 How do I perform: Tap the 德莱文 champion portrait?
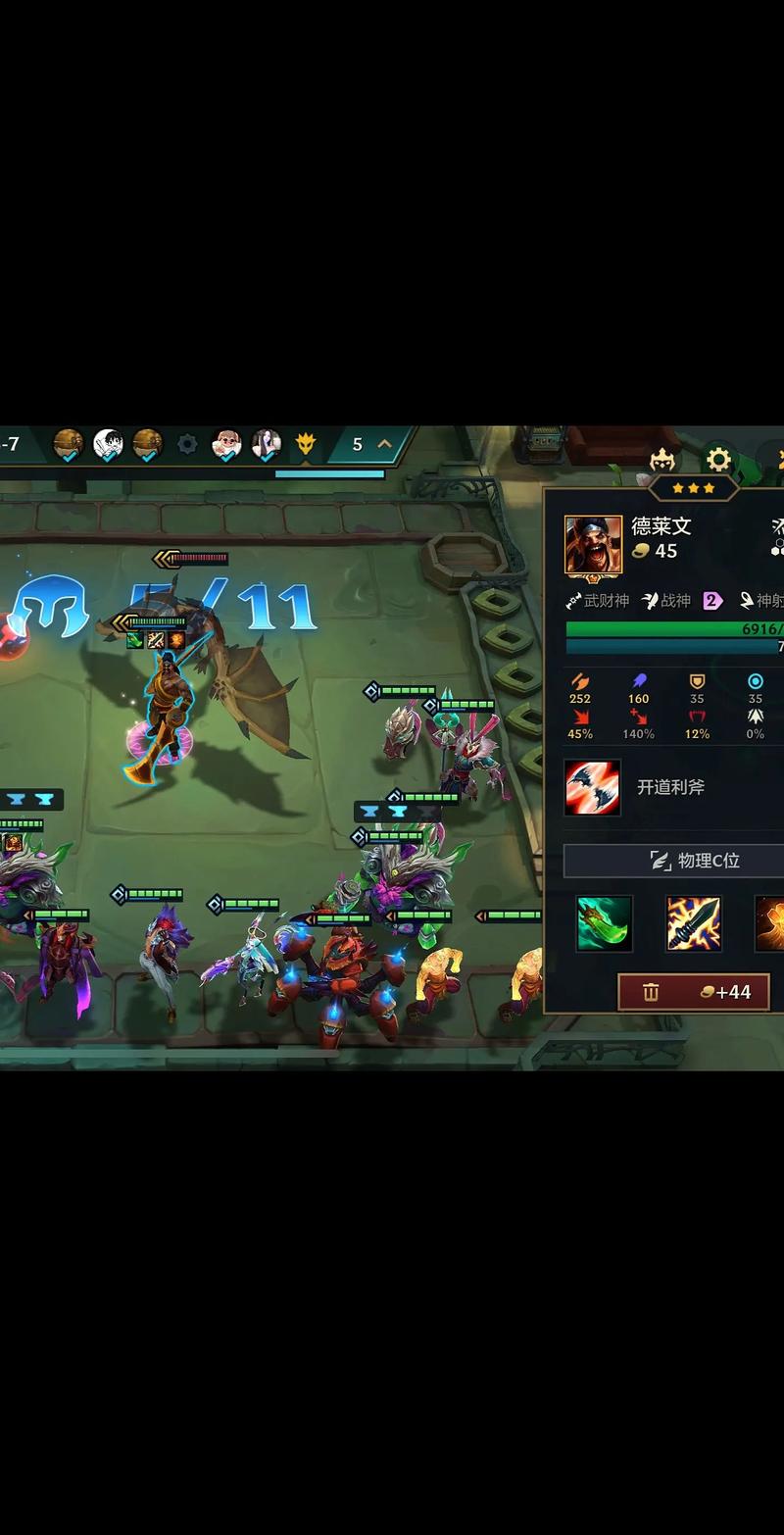pyautogui.click(x=593, y=545)
